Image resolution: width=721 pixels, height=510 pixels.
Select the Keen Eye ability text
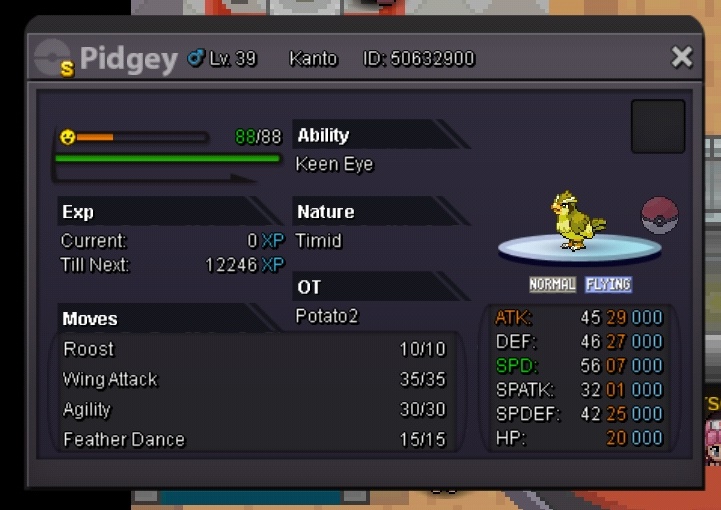coord(334,164)
